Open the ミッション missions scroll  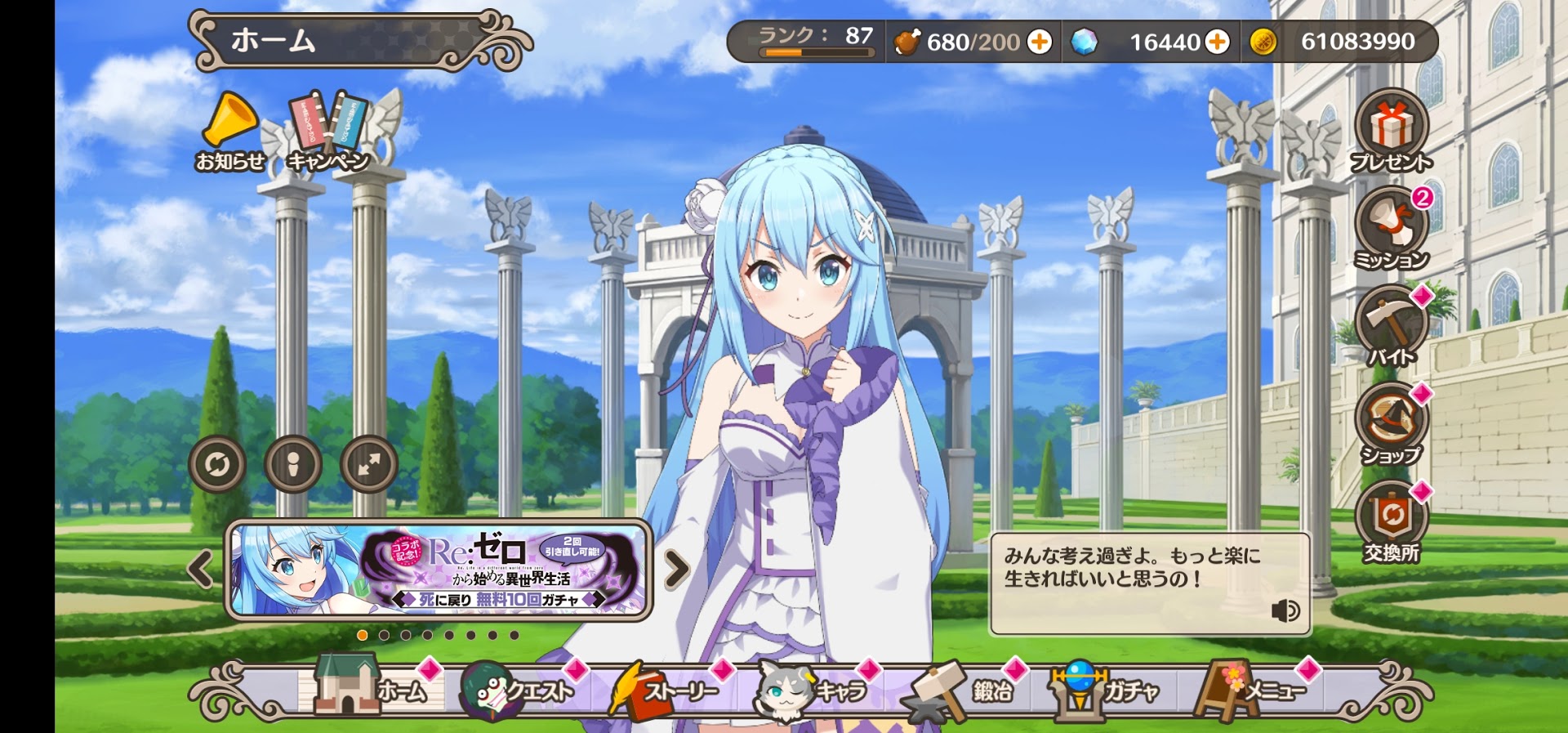click(1392, 229)
